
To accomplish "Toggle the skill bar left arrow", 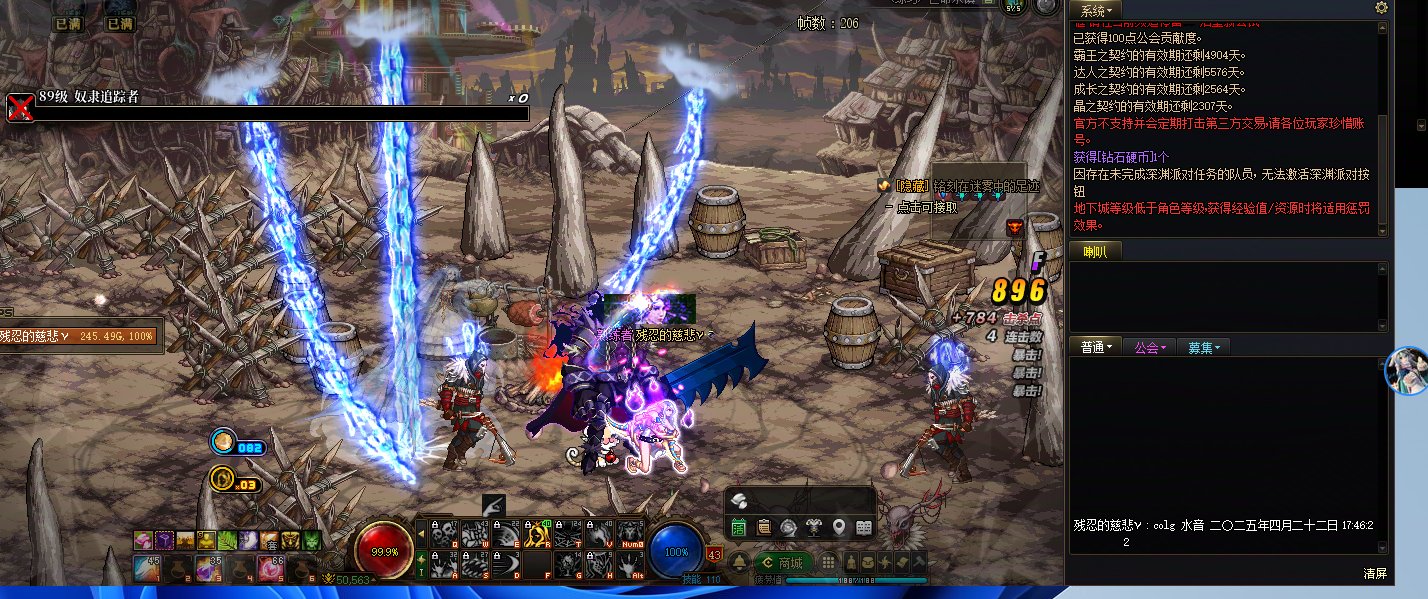I will 421,535.
